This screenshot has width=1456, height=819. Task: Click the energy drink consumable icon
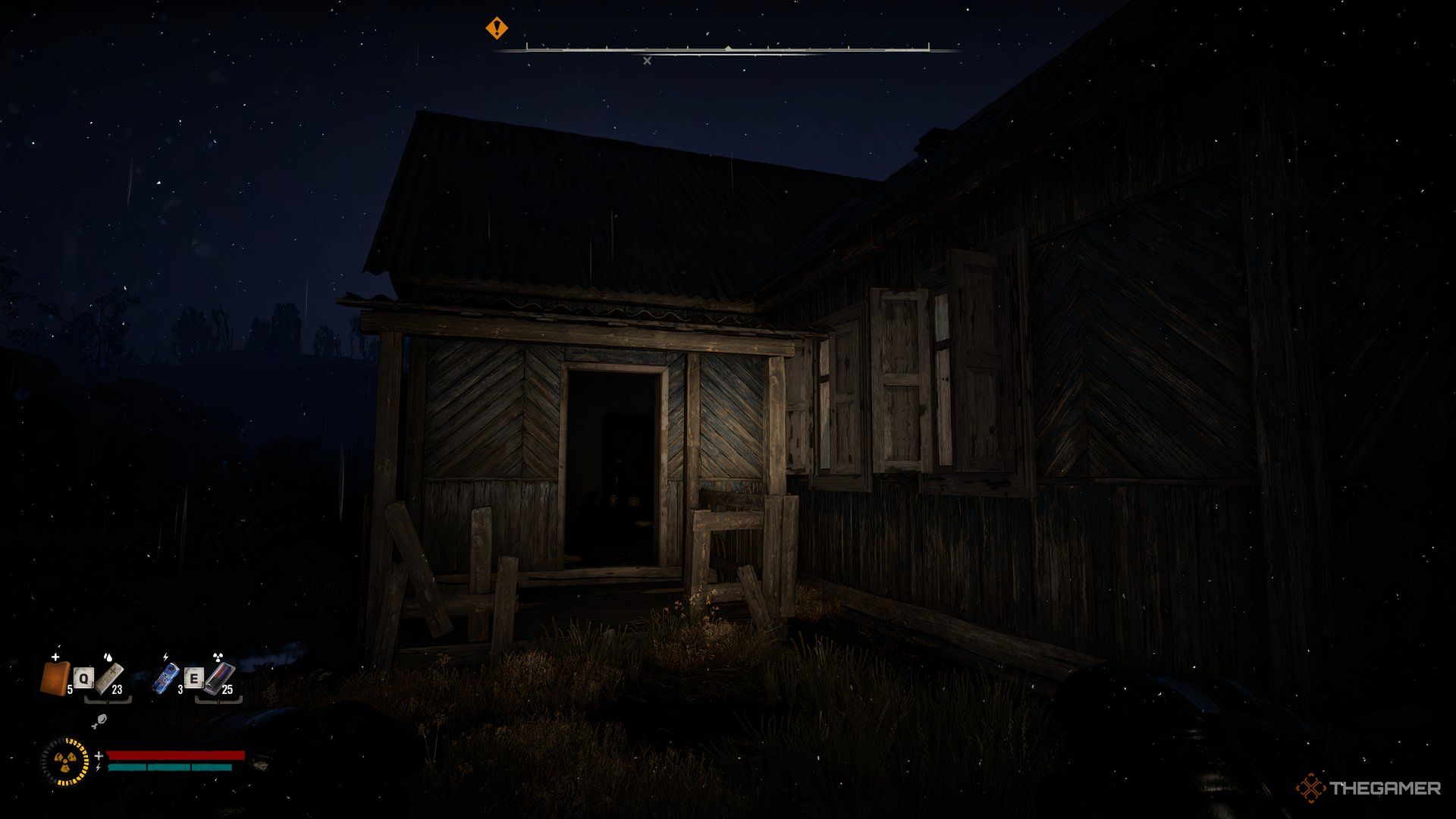pyautogui.click(x=165, y=677)
